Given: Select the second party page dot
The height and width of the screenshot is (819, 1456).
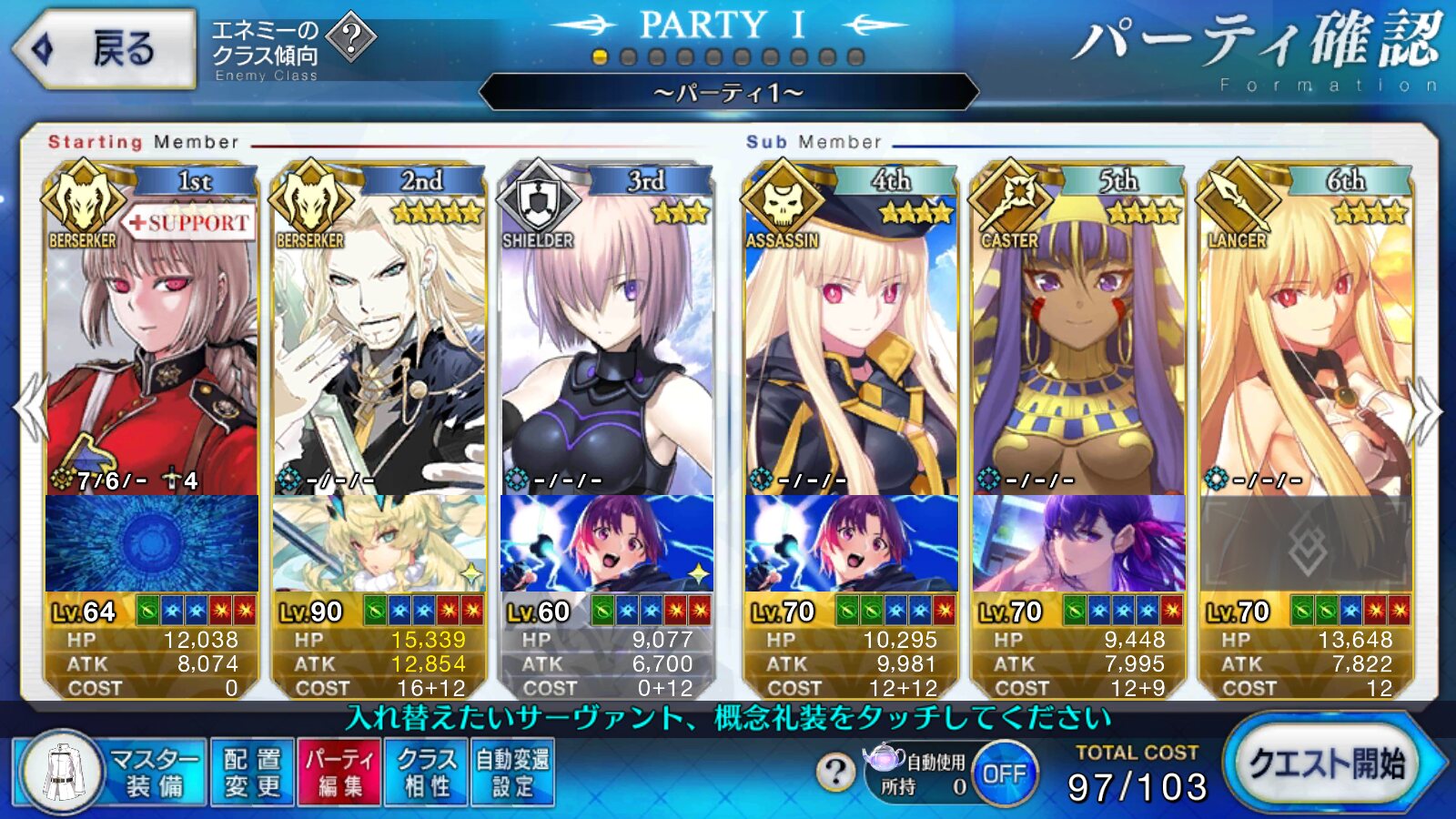Looking at the screenshot, I should (628, 57).
